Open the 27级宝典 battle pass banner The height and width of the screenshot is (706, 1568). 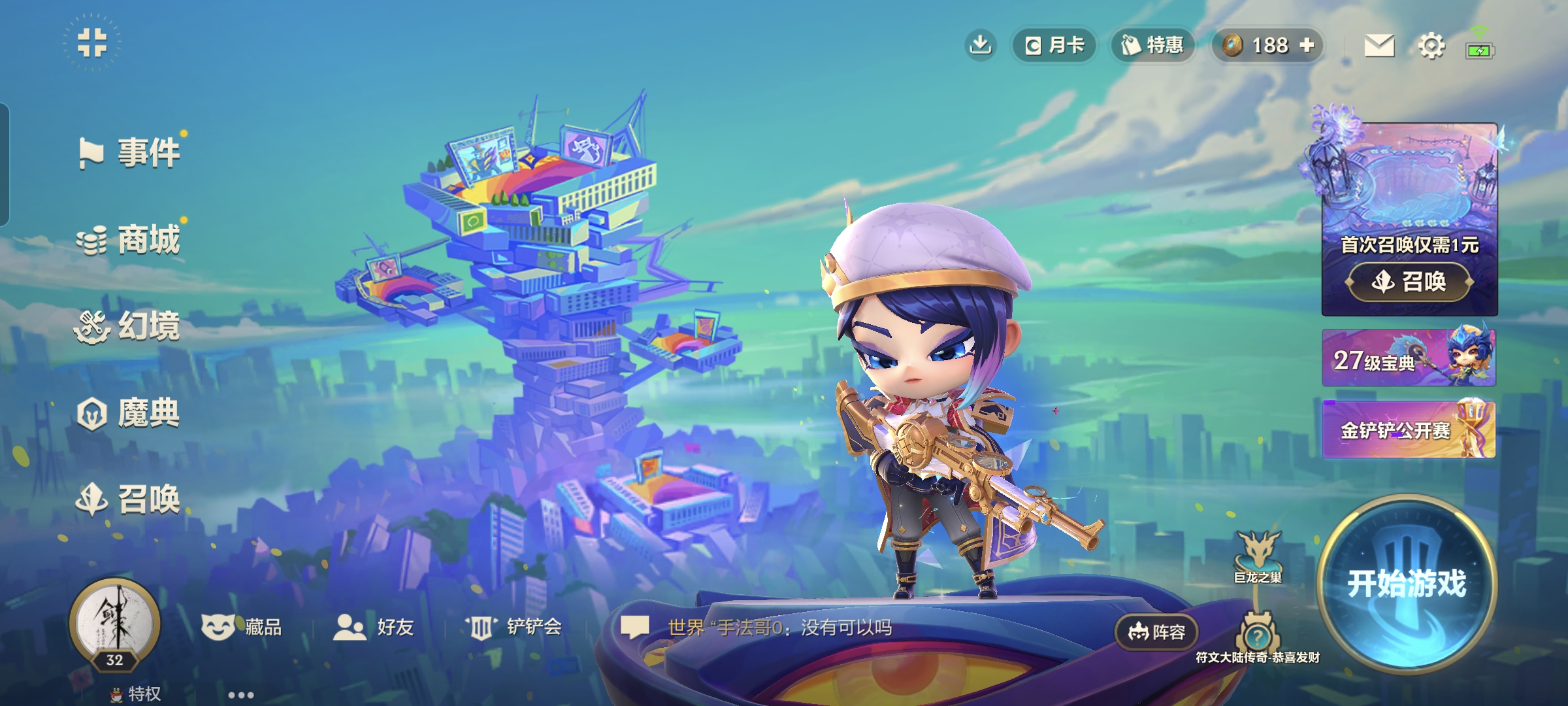(1409, 358)
